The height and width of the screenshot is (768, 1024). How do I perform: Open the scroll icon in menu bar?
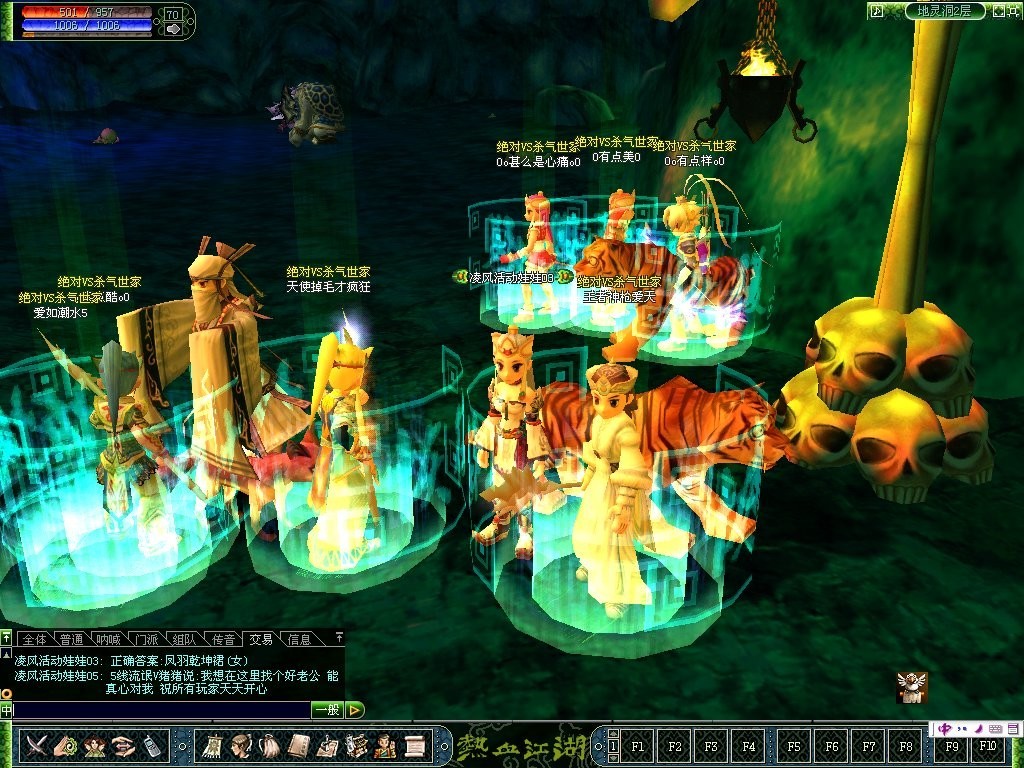coord(414,746)
